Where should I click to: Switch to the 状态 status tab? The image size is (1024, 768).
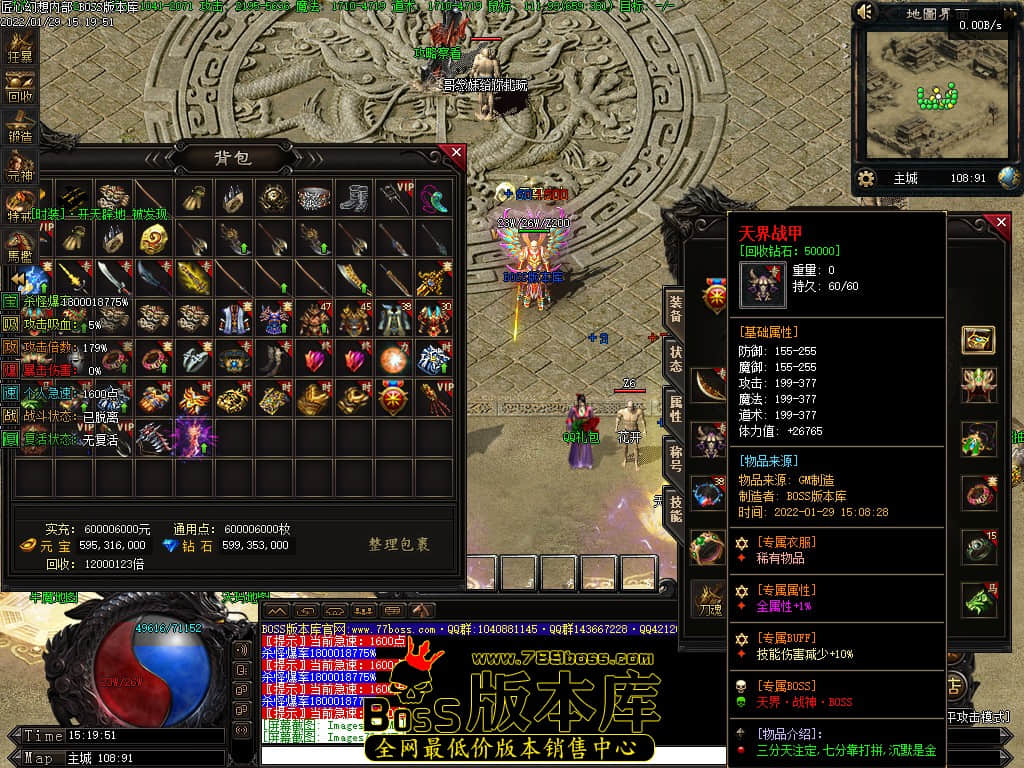[676, 359]
